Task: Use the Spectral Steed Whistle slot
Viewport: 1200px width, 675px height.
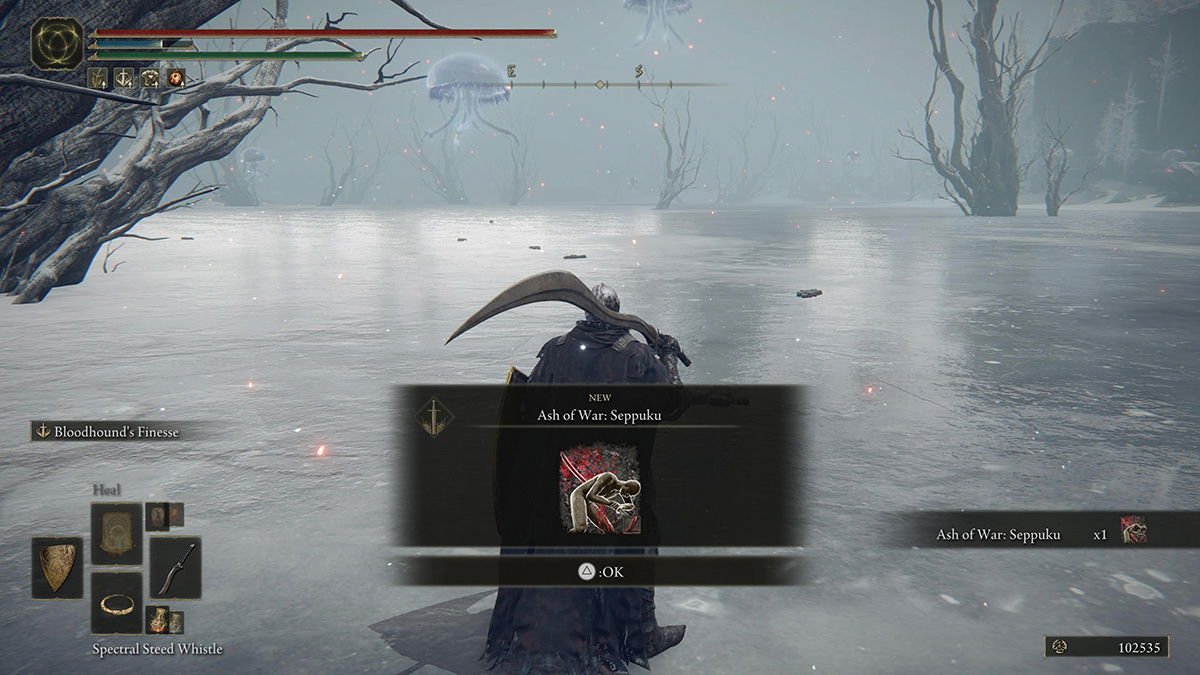Action: pos(116,602)
